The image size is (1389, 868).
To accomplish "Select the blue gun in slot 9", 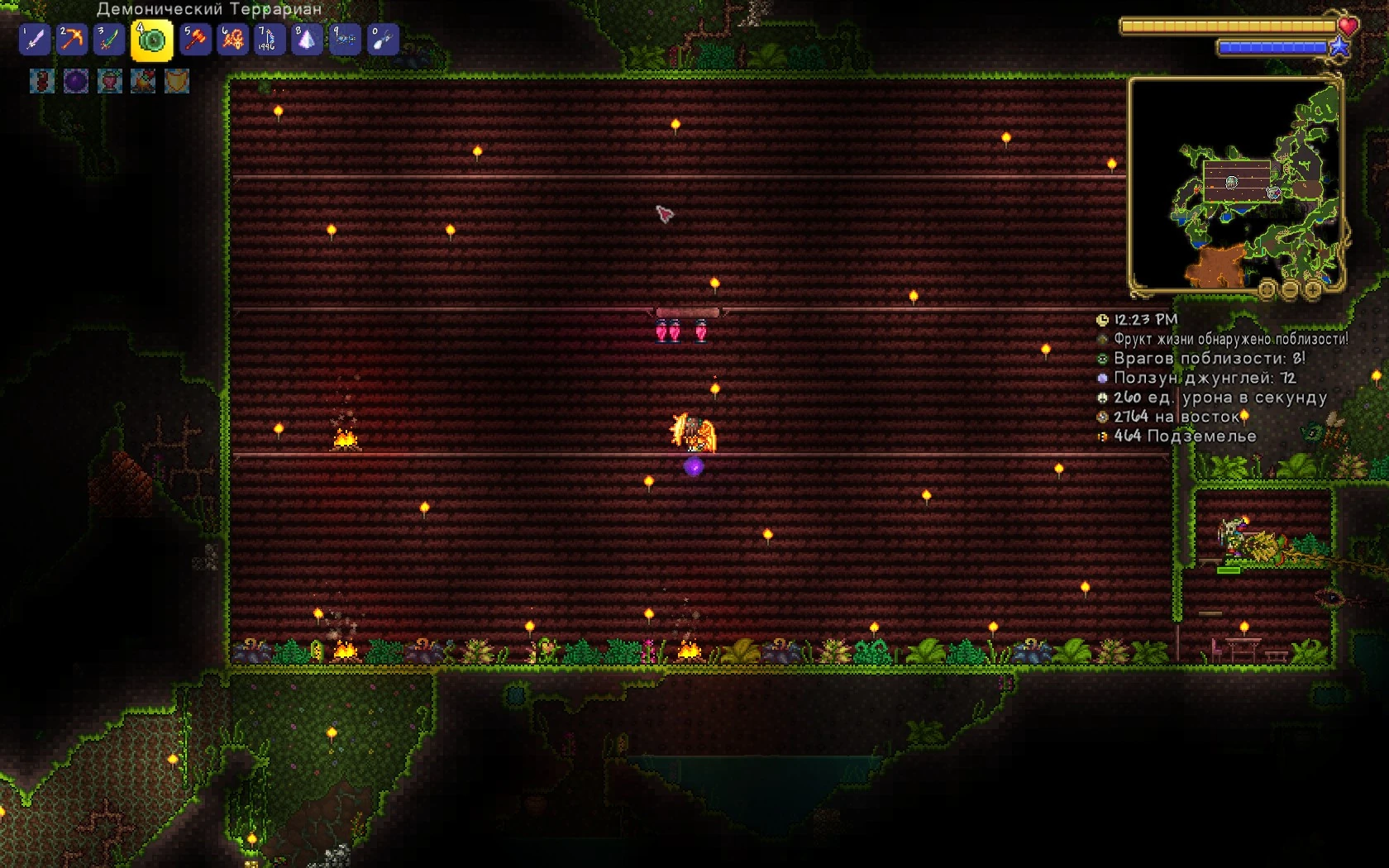I will click(345, 40).
